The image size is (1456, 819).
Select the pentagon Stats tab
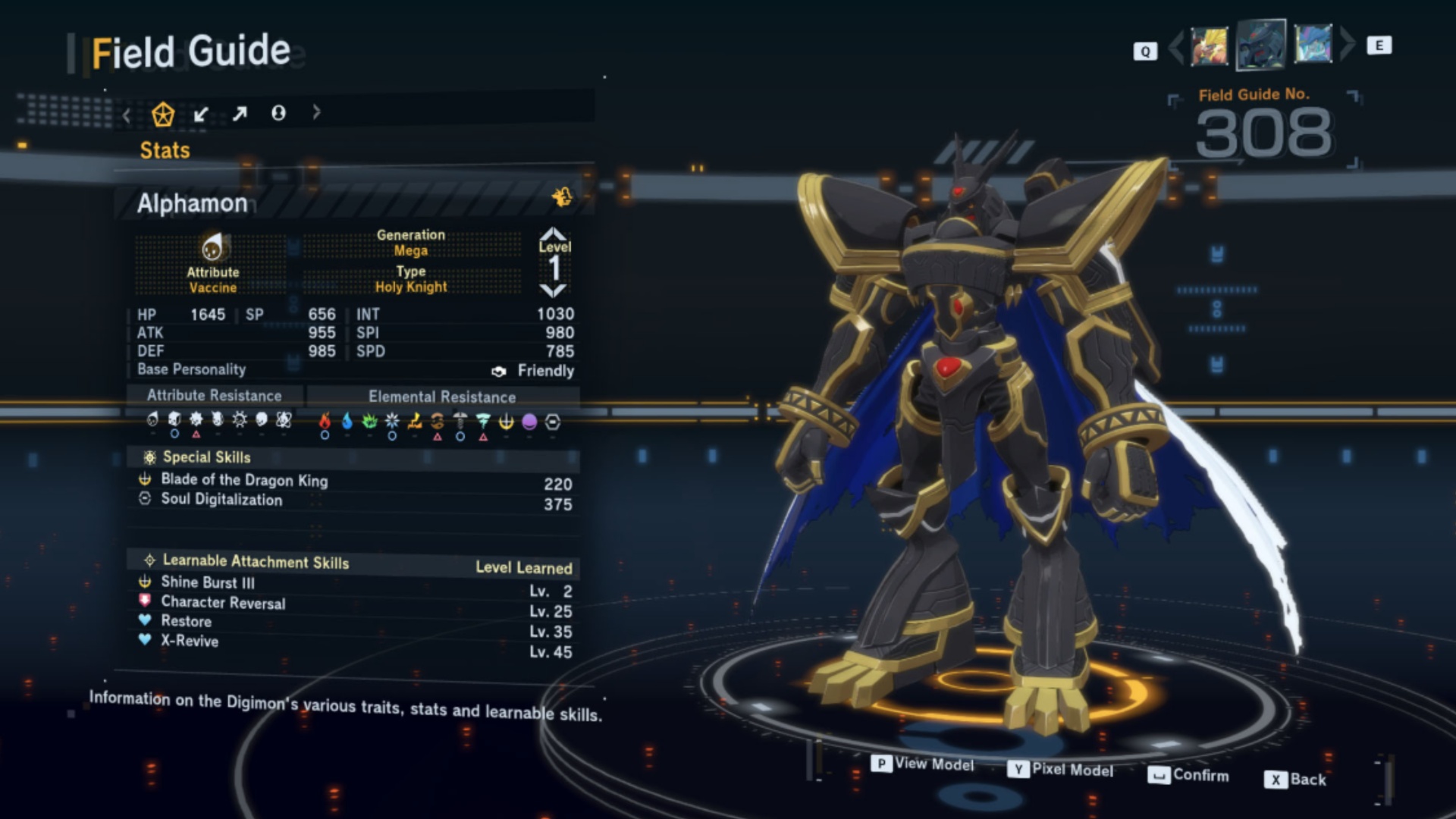click(163, 114)
